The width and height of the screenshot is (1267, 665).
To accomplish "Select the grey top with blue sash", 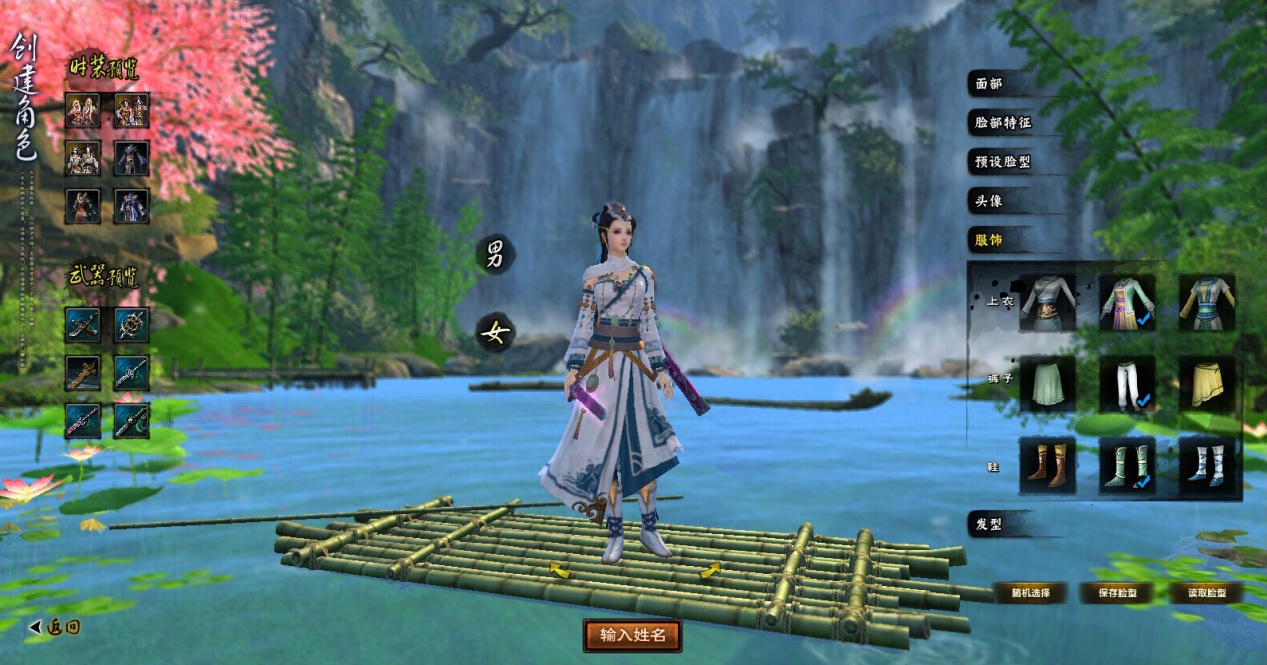I will pos(1047,303).
